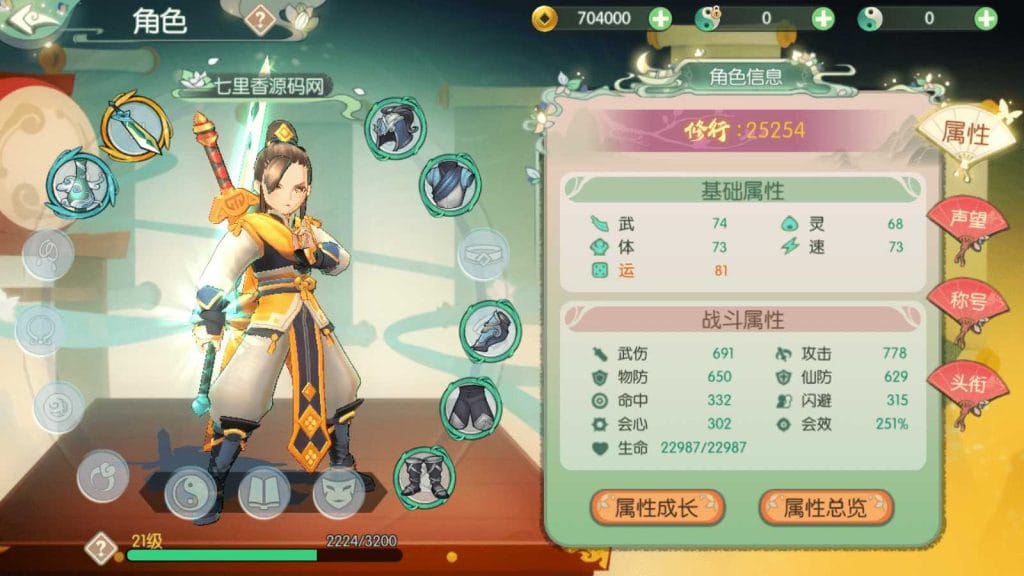Open the question mark help icon beside 角色

point(261,19)
